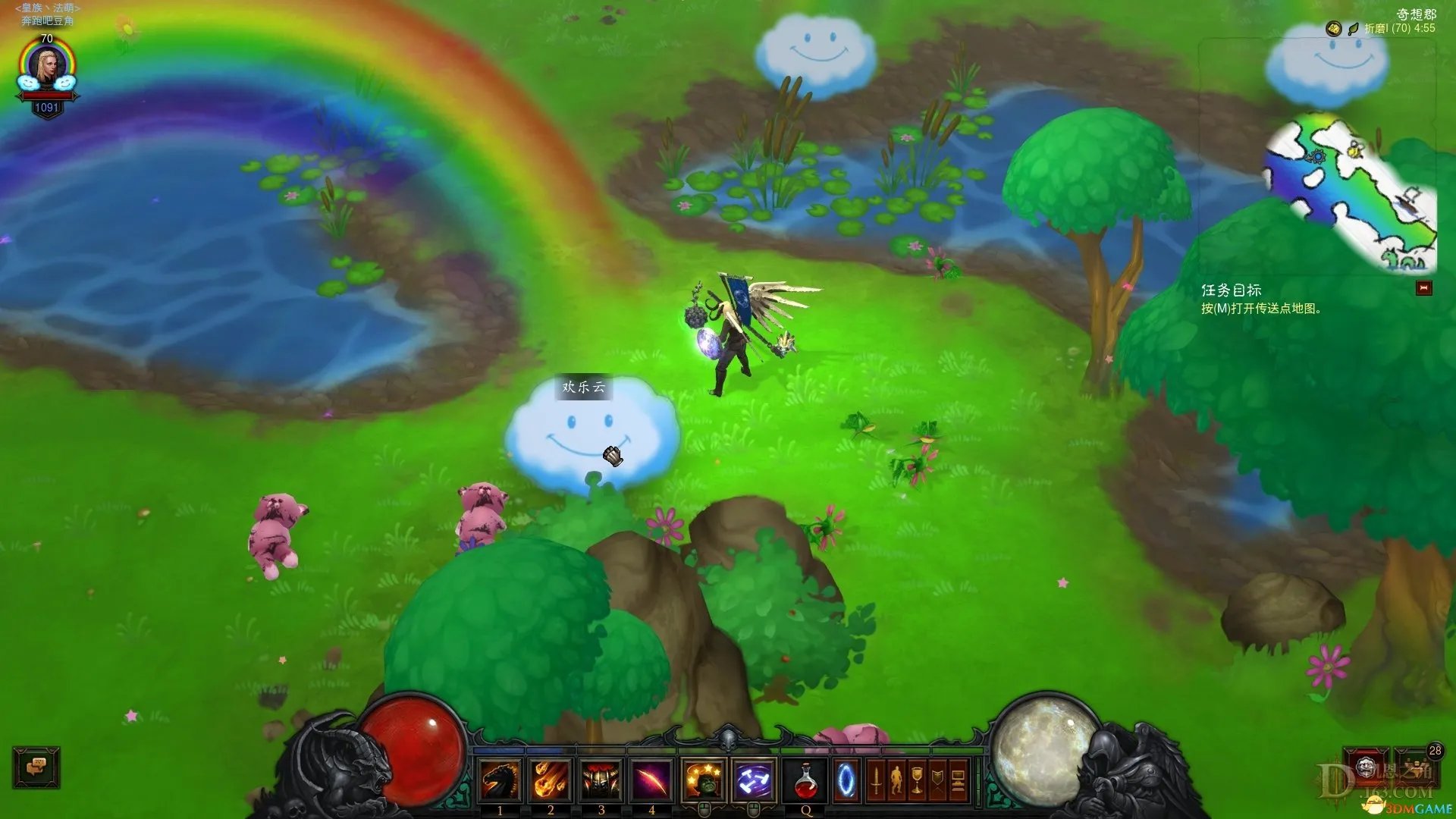Use the horned helmet skill in slot 3

(x=601, y=780)
